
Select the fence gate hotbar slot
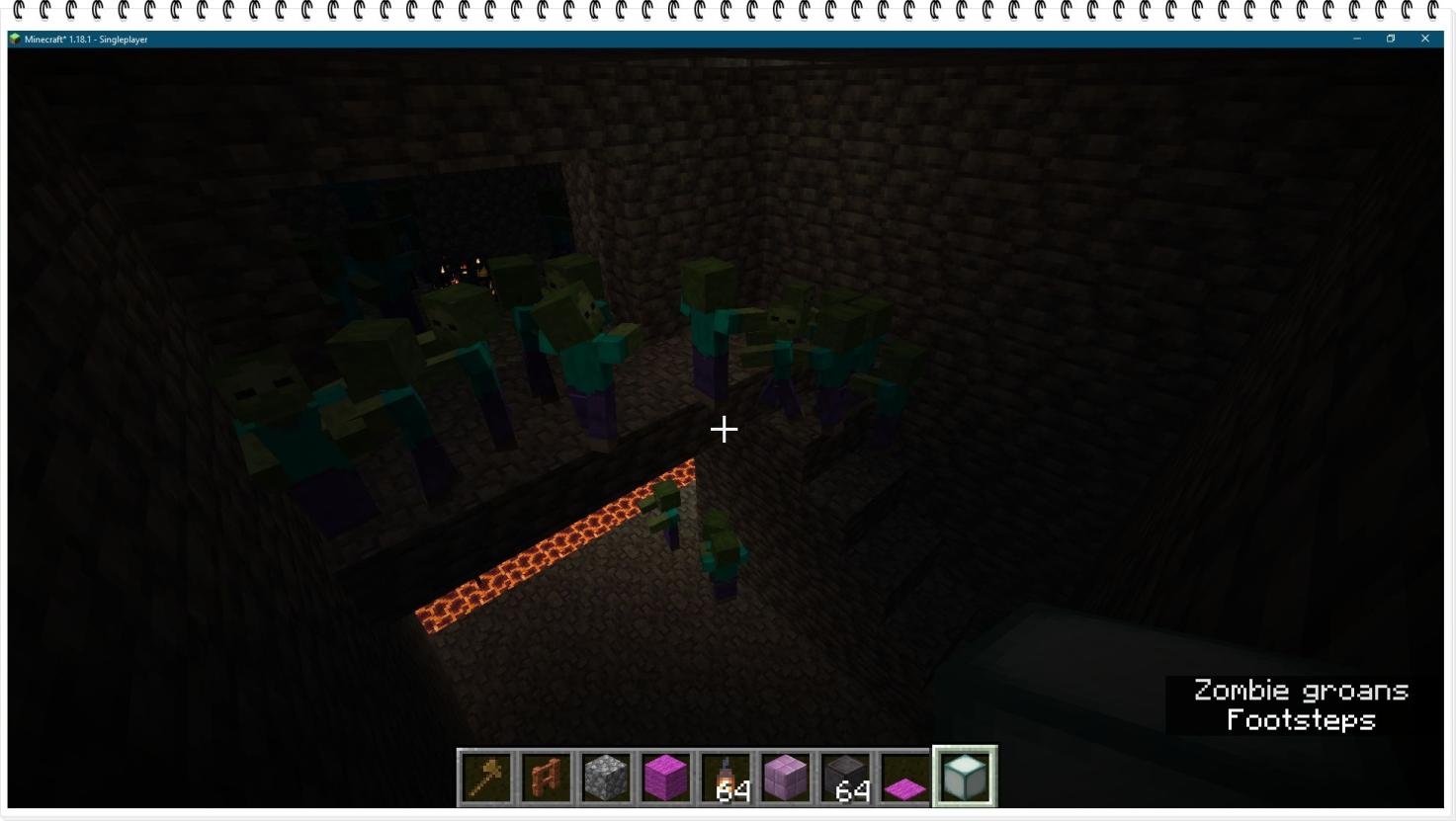[x=547, y=777]
